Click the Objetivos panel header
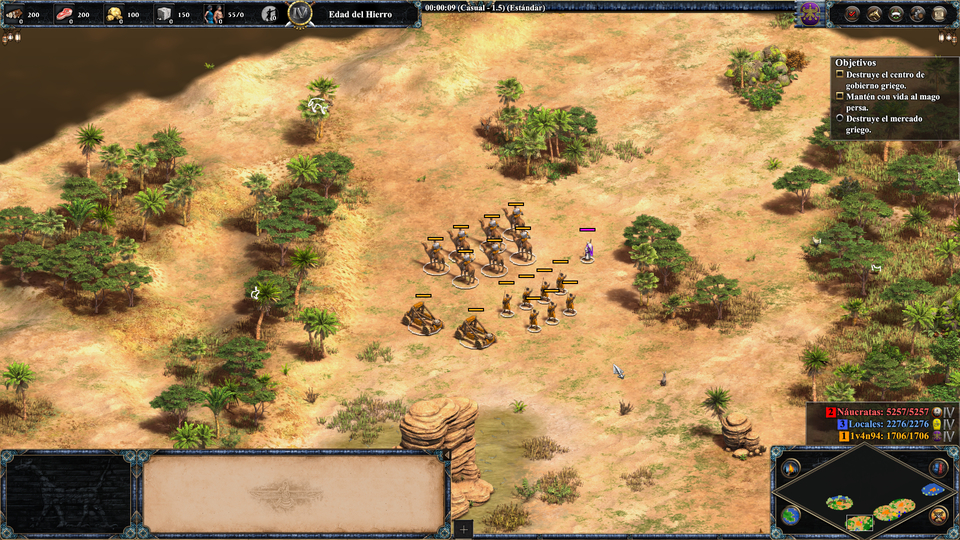960x540 pixels. tap(855, 62)
